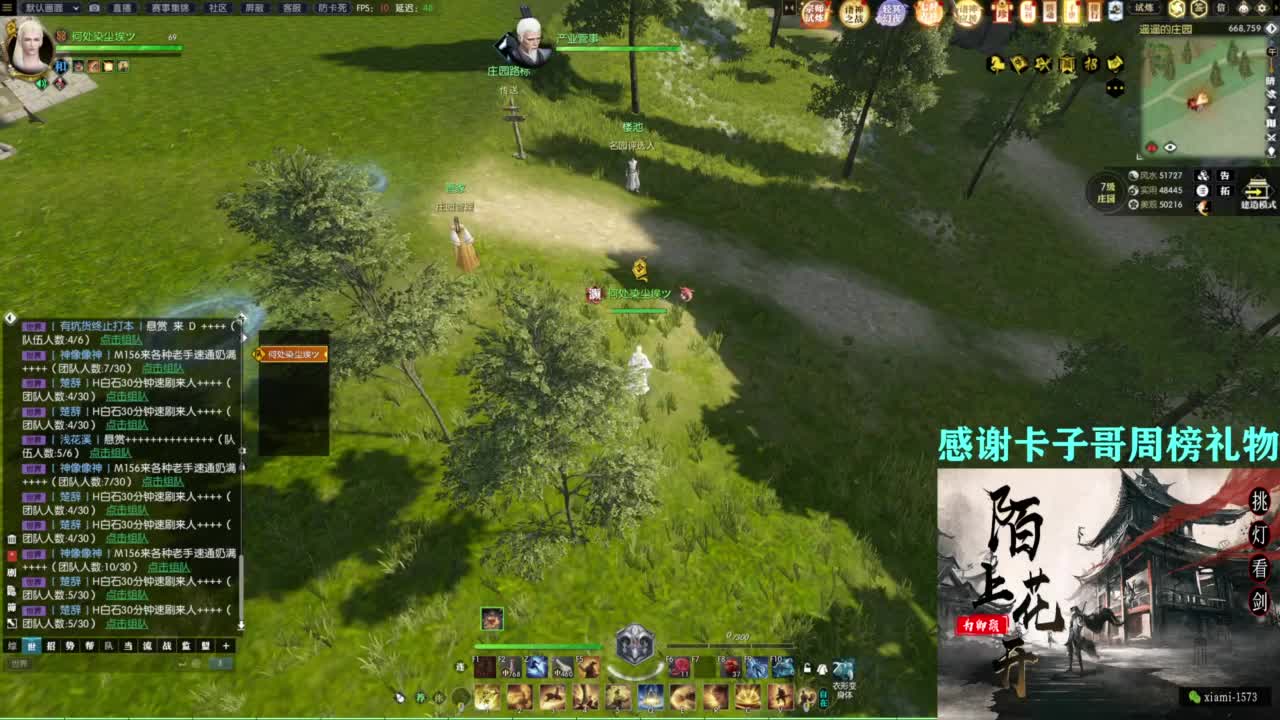Toggle the lock icon next to the skill bar
This screenshot has width=1280, height=720.
pyautogui.click(x=807, y=668)
